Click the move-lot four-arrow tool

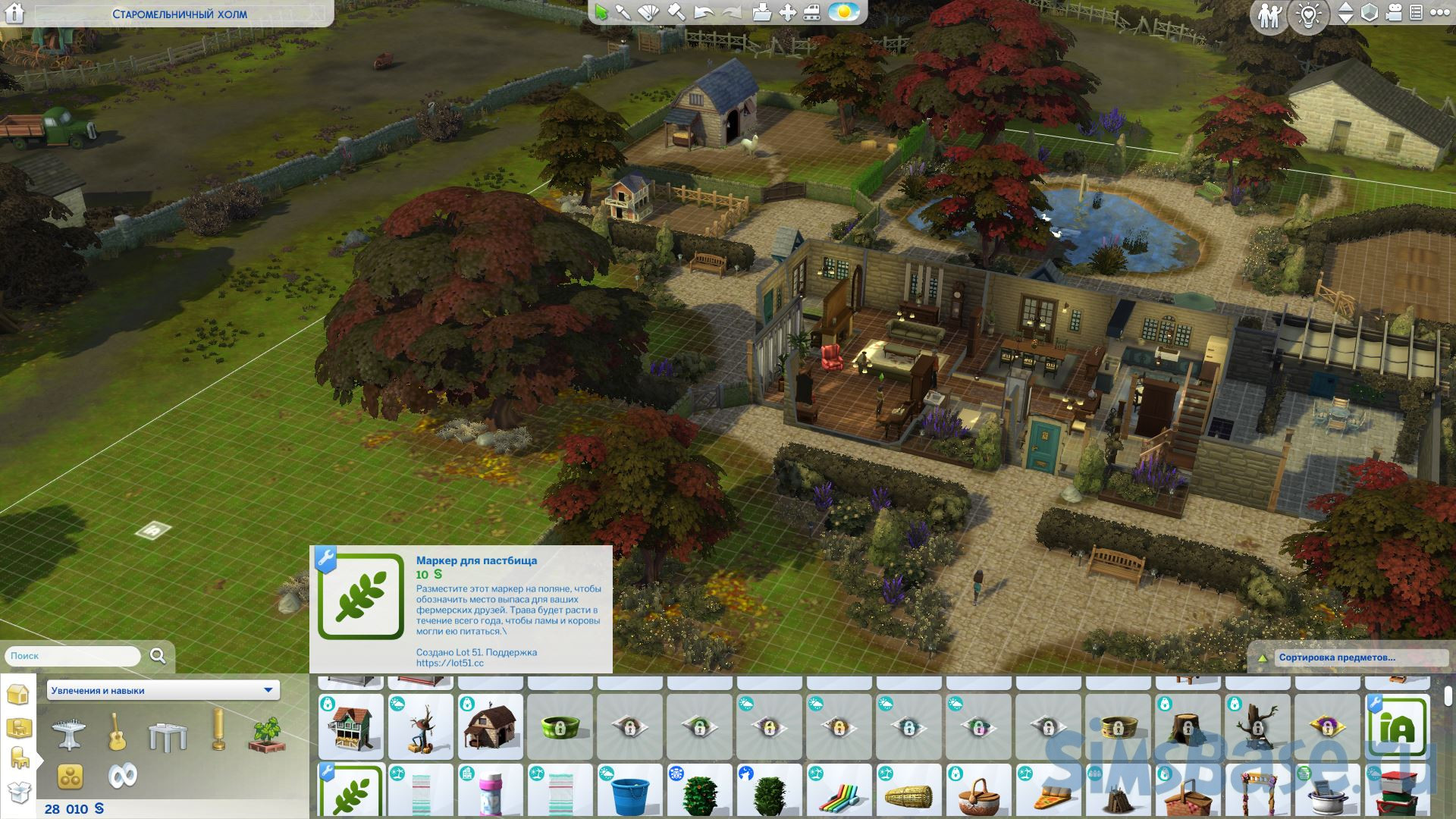coord(789,13)
